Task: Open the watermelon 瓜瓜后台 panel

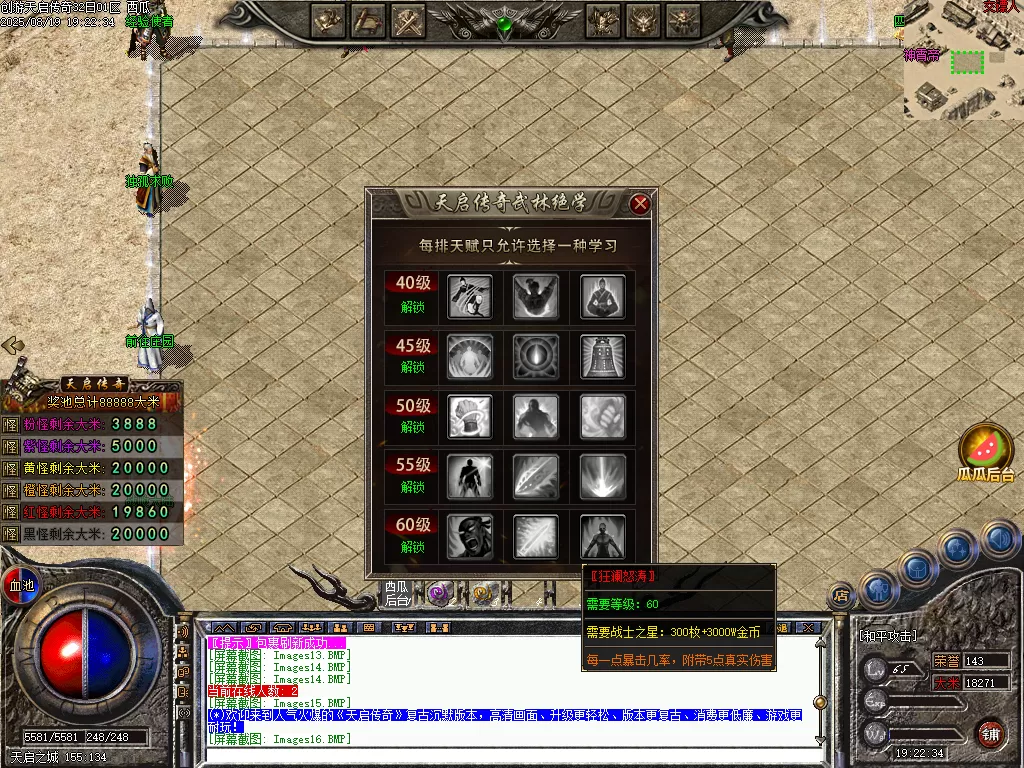Action: tap(986, 450)
